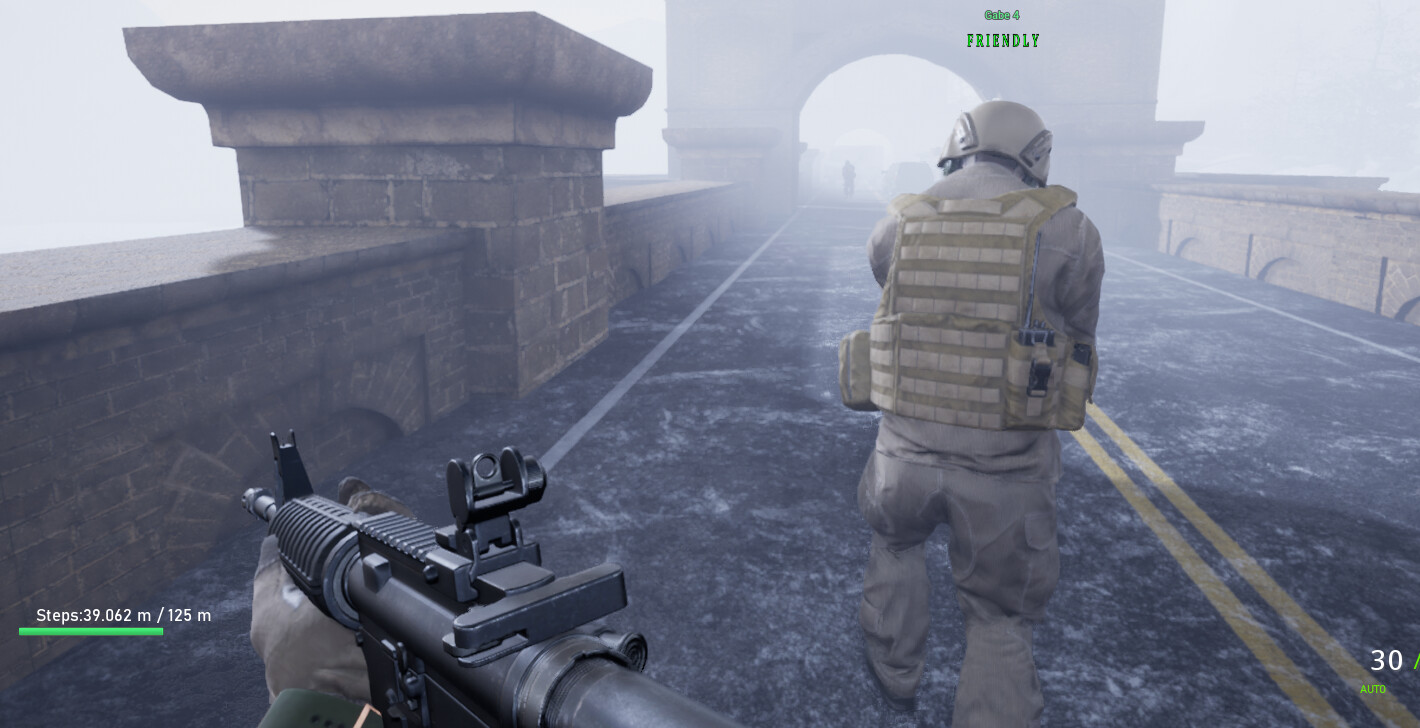
Task: Toggle the green Steps progress indicator
Action: [90, 632]
